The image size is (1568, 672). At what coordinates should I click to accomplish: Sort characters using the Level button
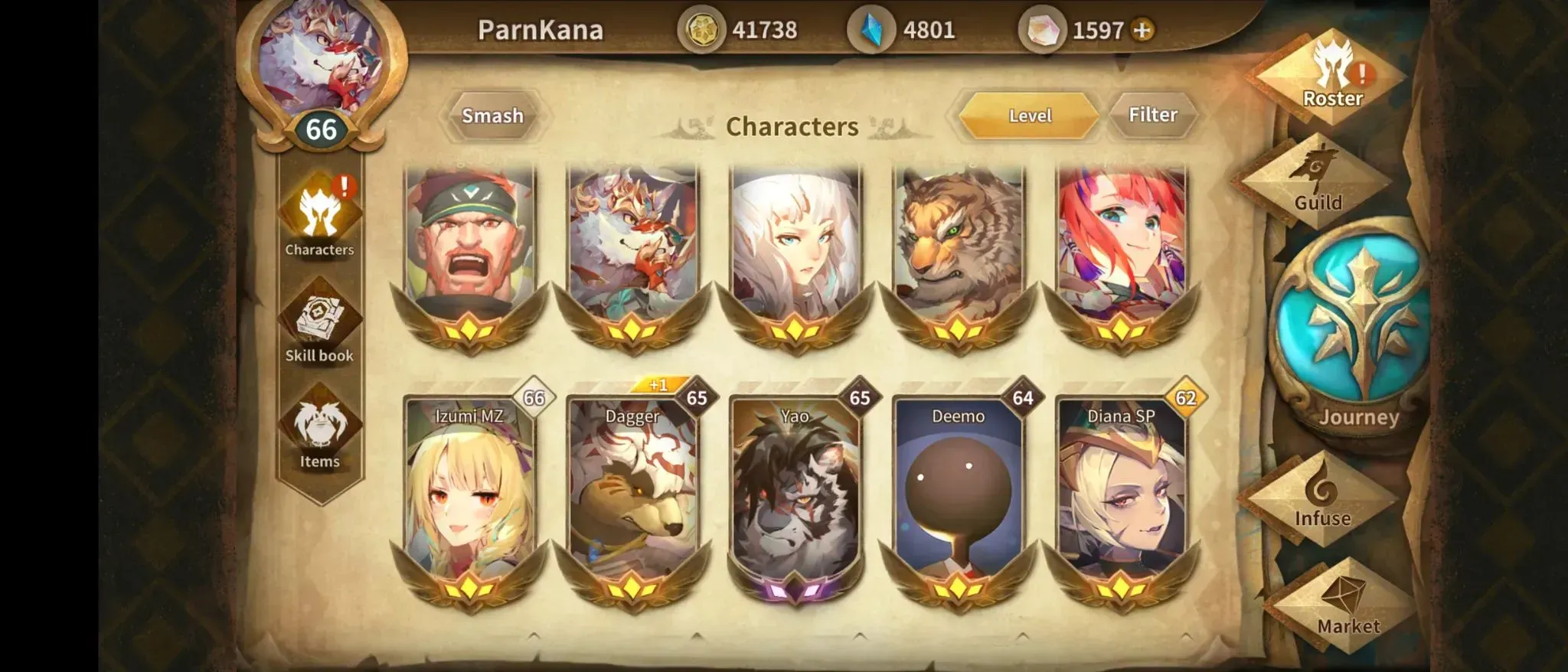tap(1029, 116)
